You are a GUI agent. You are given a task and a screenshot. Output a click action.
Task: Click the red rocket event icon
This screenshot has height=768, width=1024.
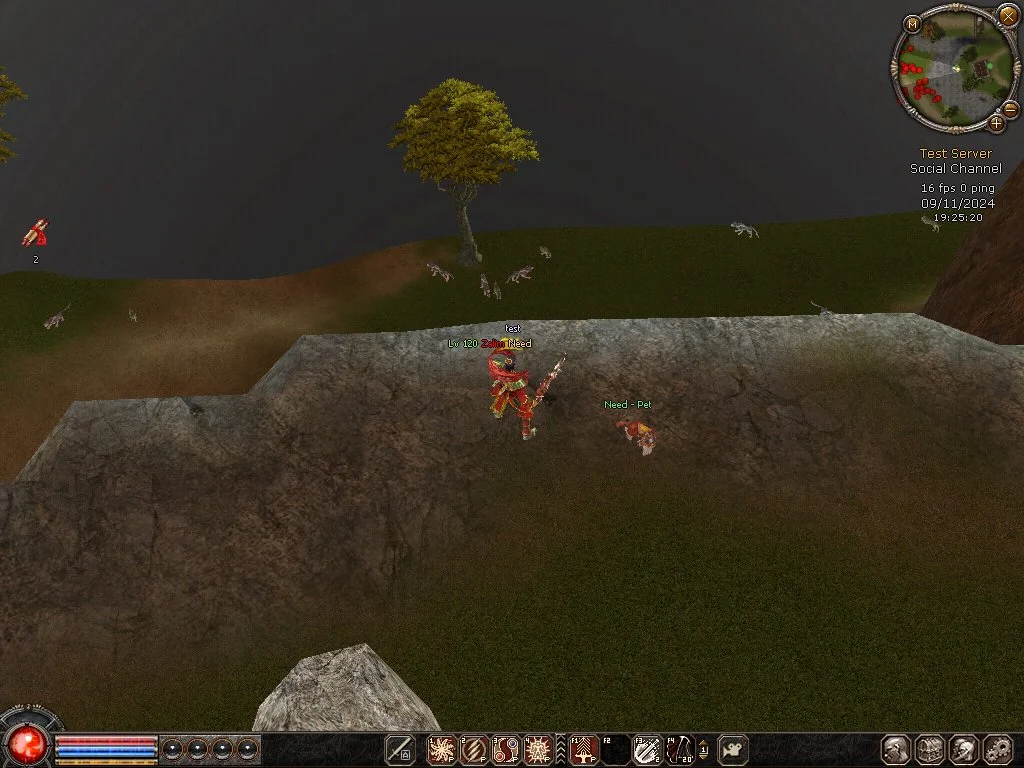pyautogui.click(x=35, y=234)
